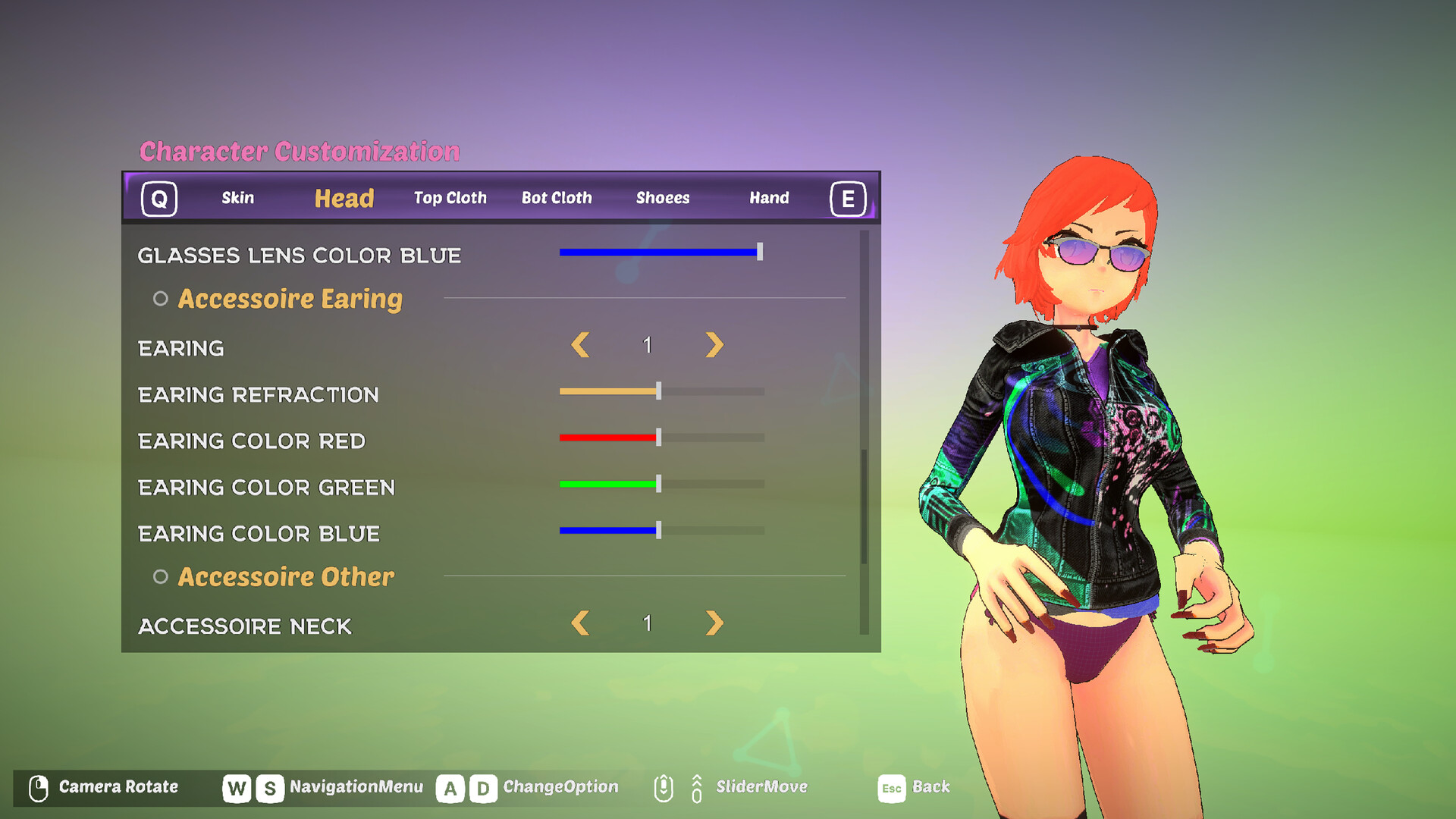Image resolution: width=1456 pixels, height=819 pixels.
Task: Click the left arrow to decrease Earing value
Action: pos(580,345)
